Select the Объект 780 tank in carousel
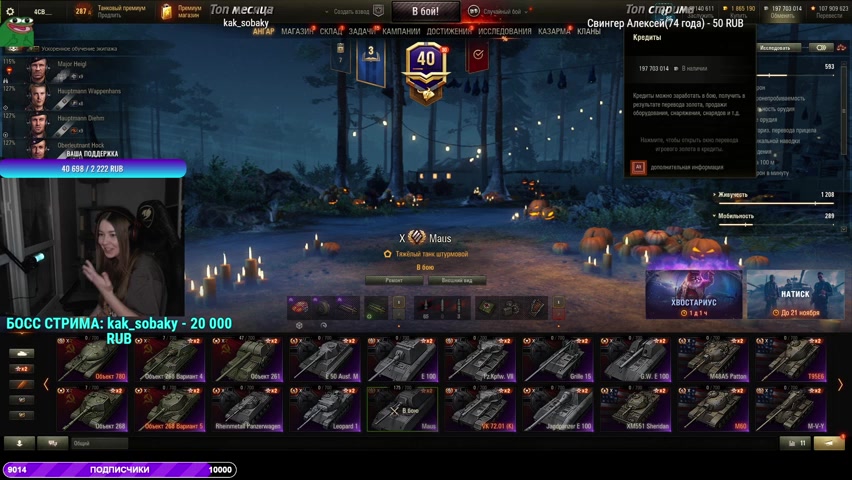Image resolution: width=852 pixels, height=480 pixels. [92, 360]
